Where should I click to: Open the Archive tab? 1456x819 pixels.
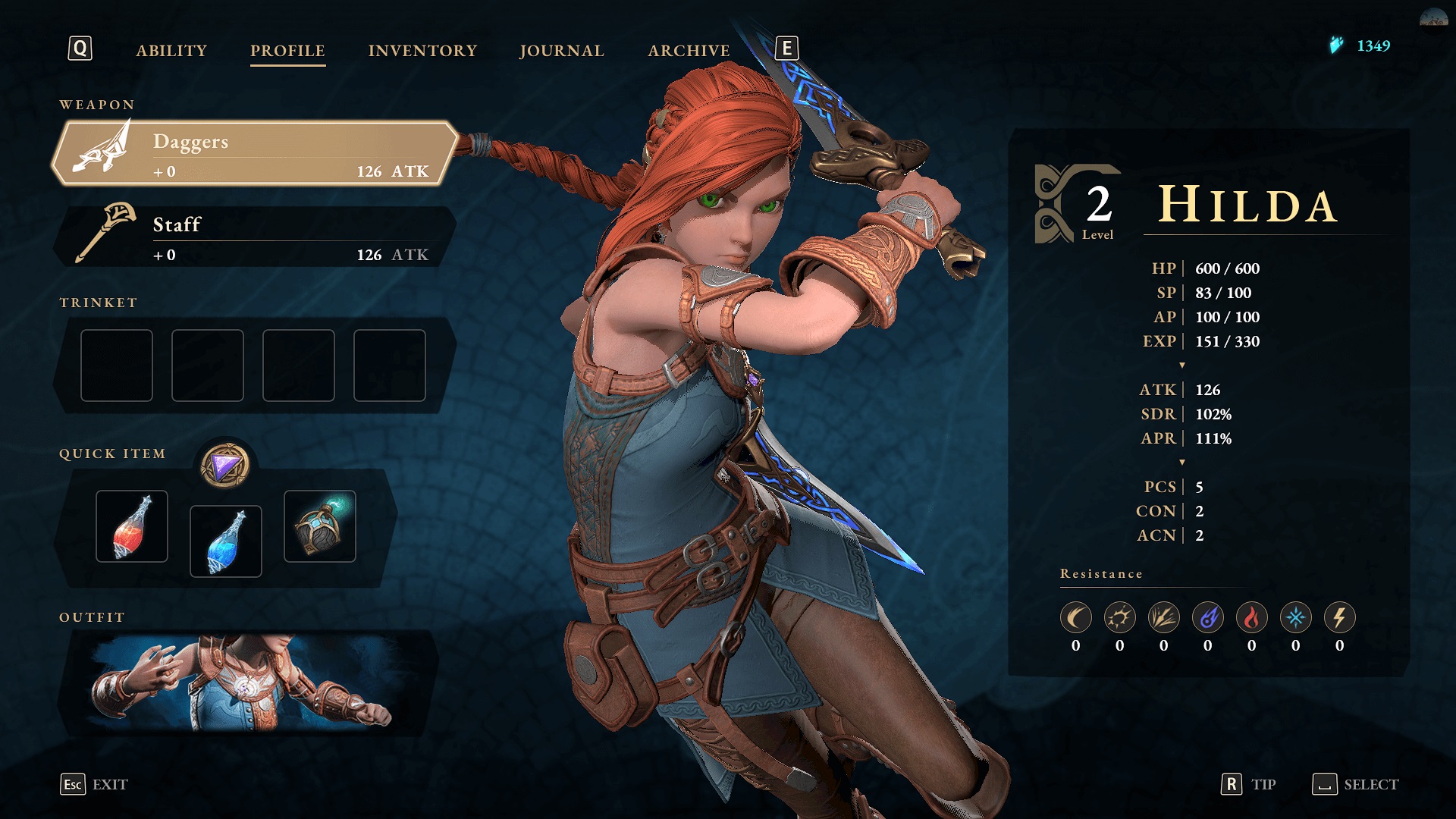pyautogui.click(x=689, y=50)
